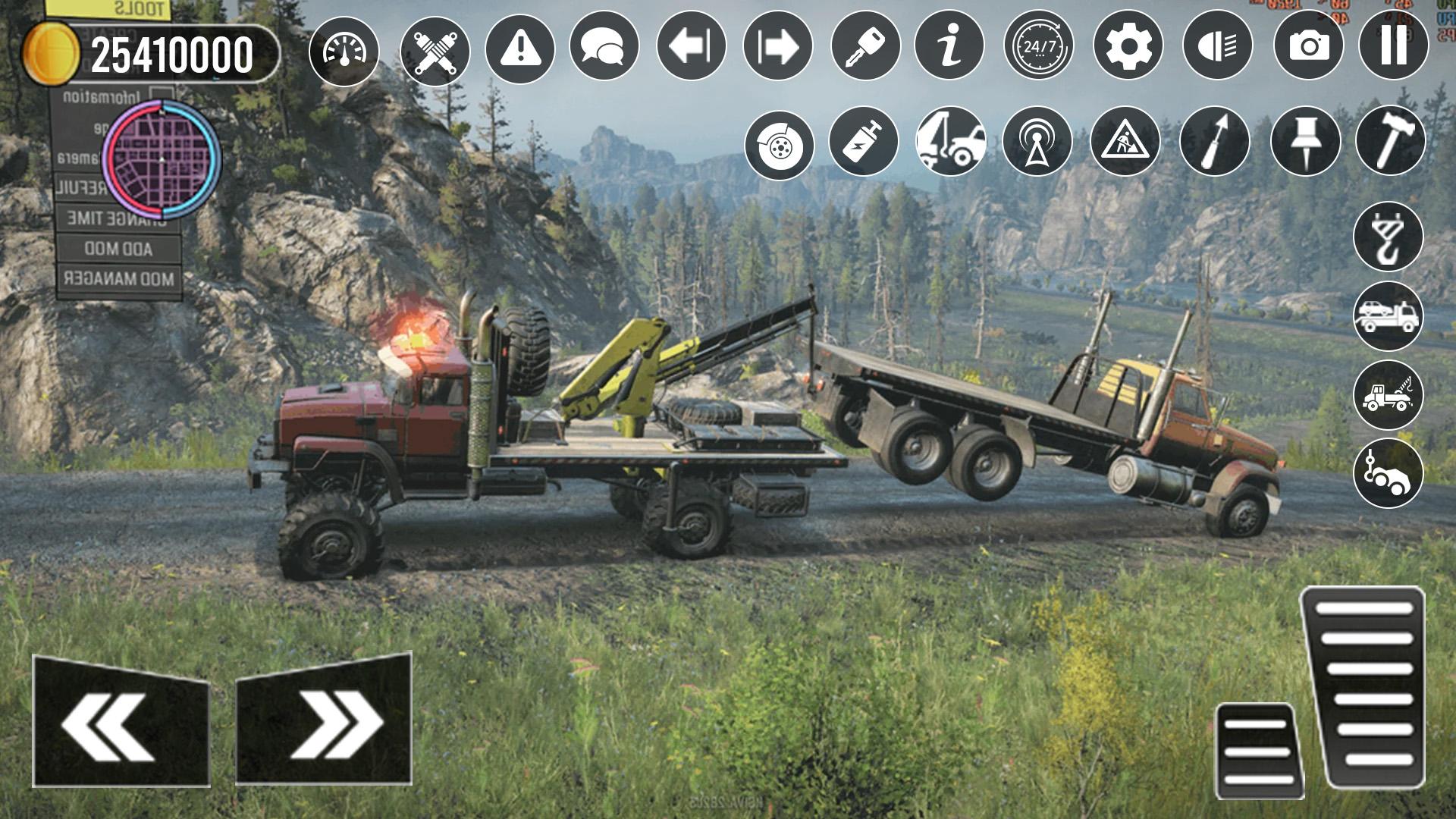This screenshot has width=1456, height=819.
Task: Steer left with the double-arrow button
Action: pyautogui.click(x=121, y=722)
